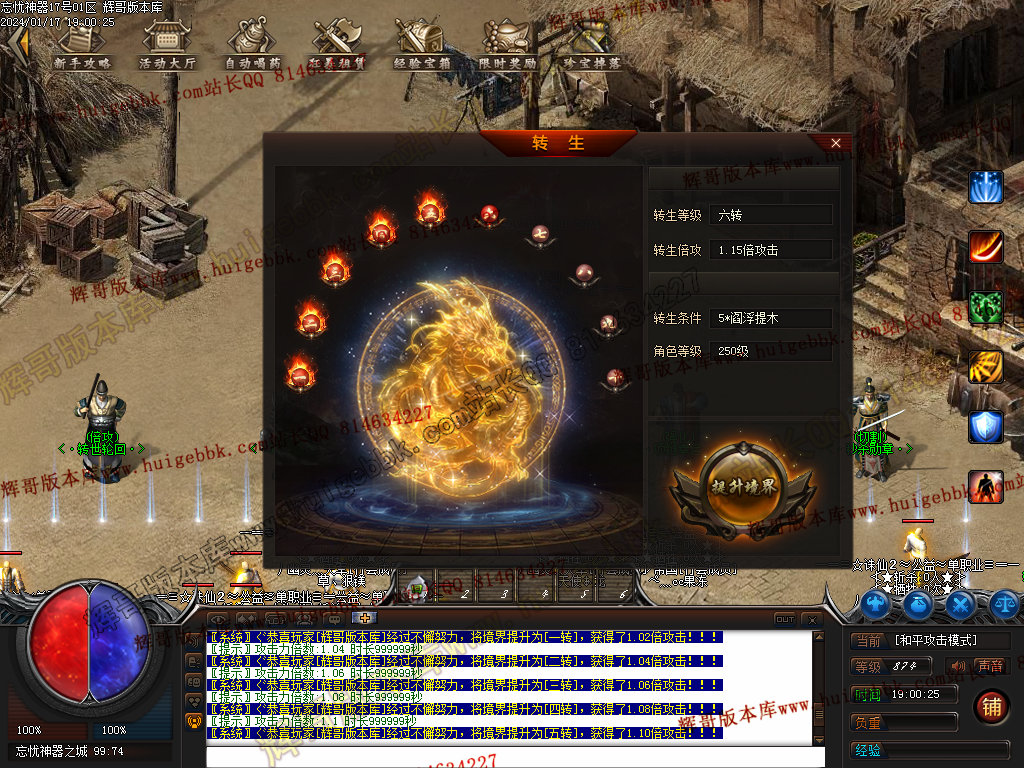Activate the blue shield skill icon
1024x768 pixels.
[x=985, y=427]
